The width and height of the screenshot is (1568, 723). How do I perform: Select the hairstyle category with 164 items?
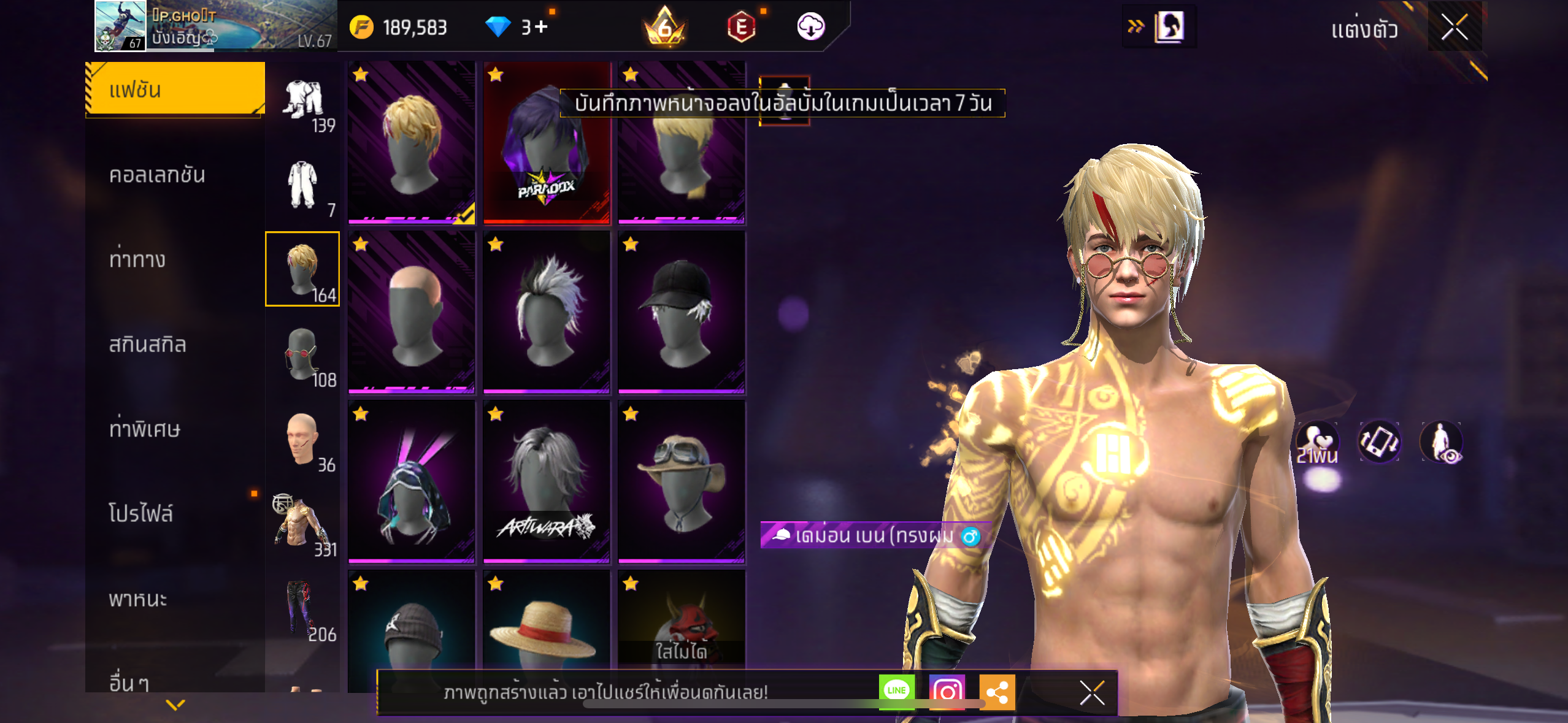pyautogui.click(x=302, y=269)
